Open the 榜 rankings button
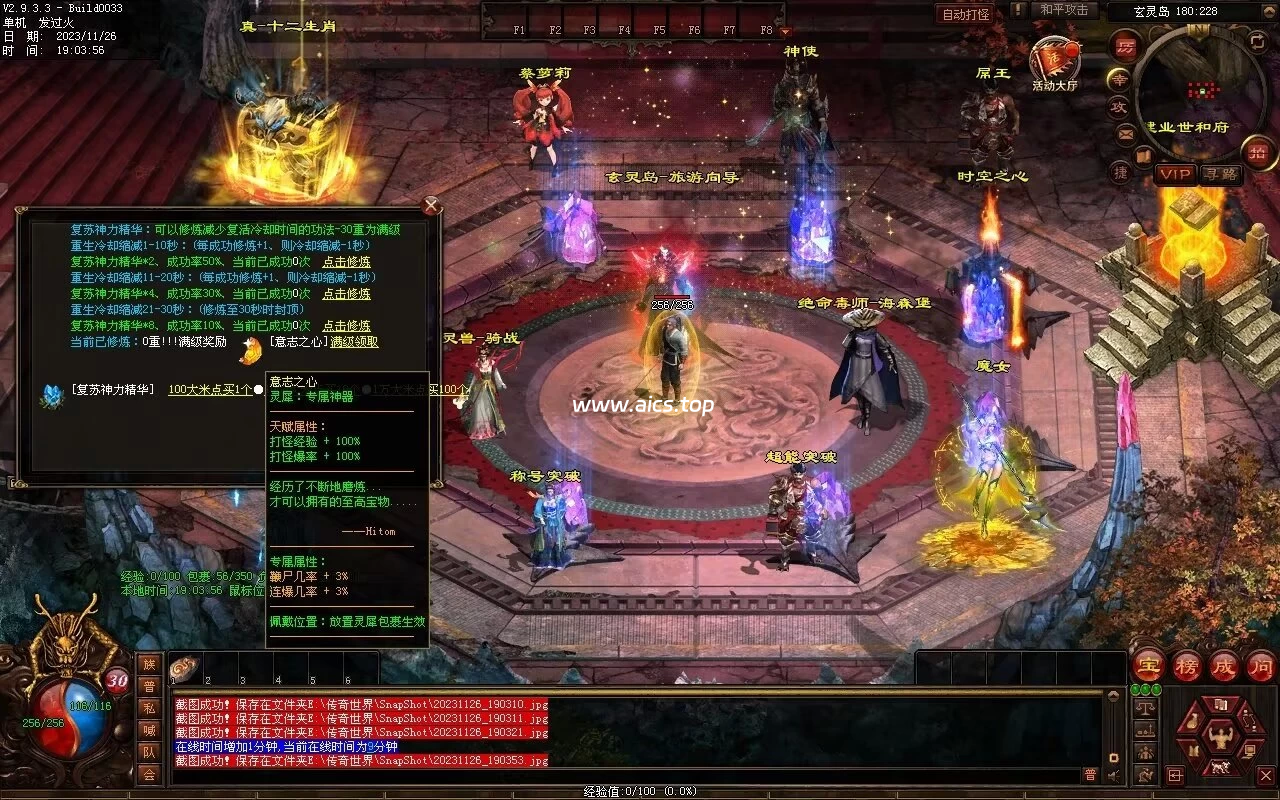 [1187, 665]
